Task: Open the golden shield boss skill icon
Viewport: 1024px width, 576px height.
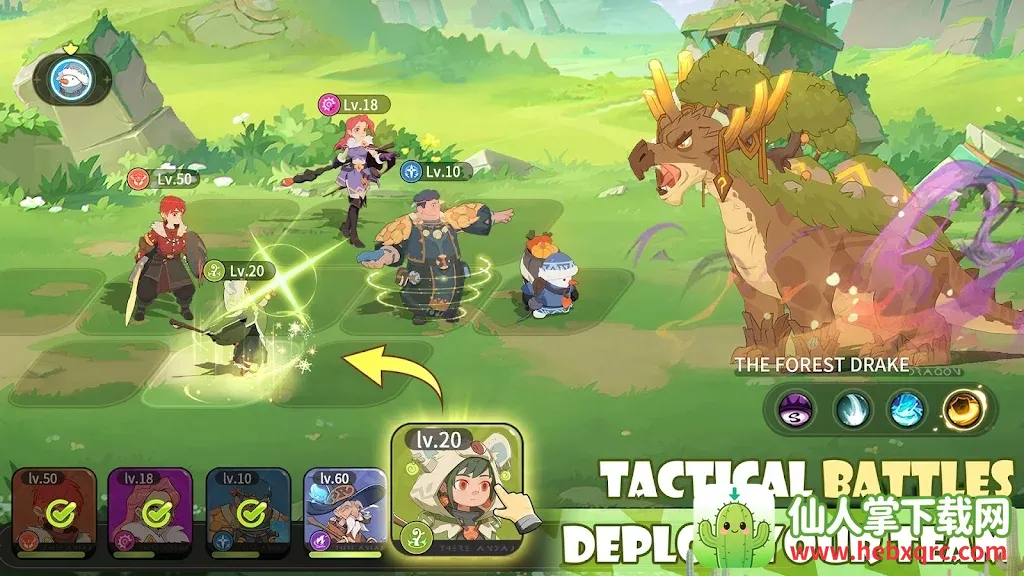Action: pyautogui.click(x=966, y=408)
